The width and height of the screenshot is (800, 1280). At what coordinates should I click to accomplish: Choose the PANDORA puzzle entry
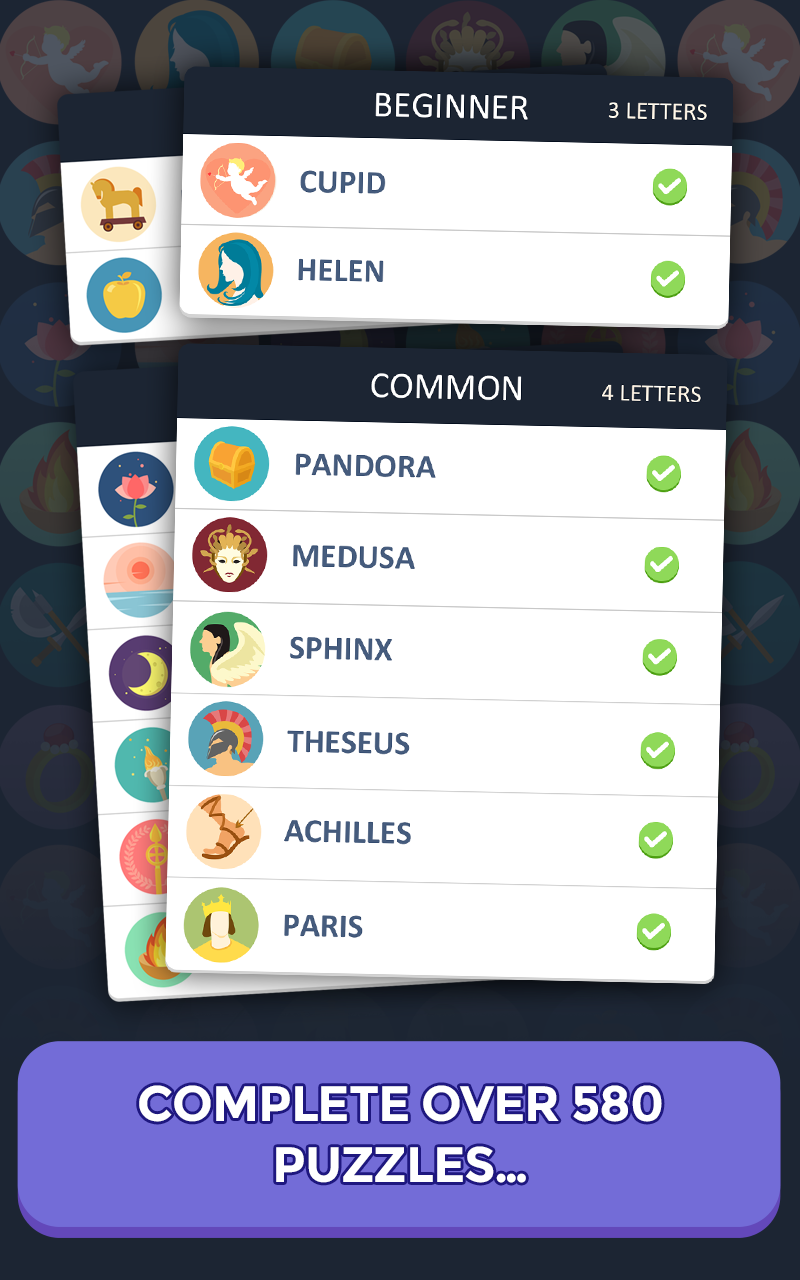[450, 467]
